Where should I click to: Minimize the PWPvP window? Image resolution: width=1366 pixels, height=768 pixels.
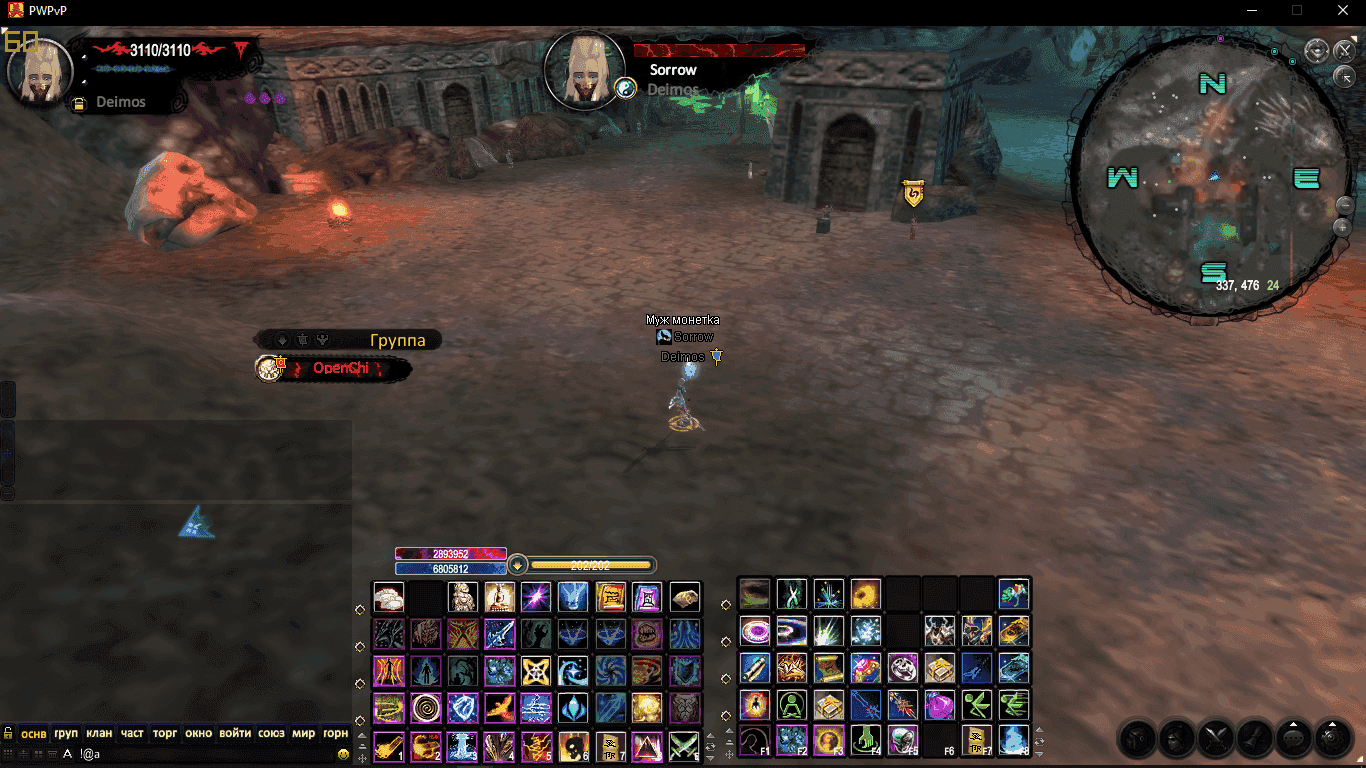click(1251, 10)
